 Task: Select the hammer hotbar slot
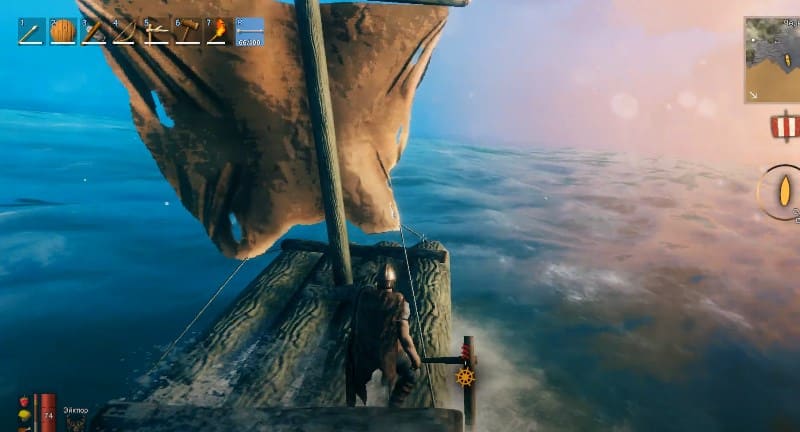186,31
